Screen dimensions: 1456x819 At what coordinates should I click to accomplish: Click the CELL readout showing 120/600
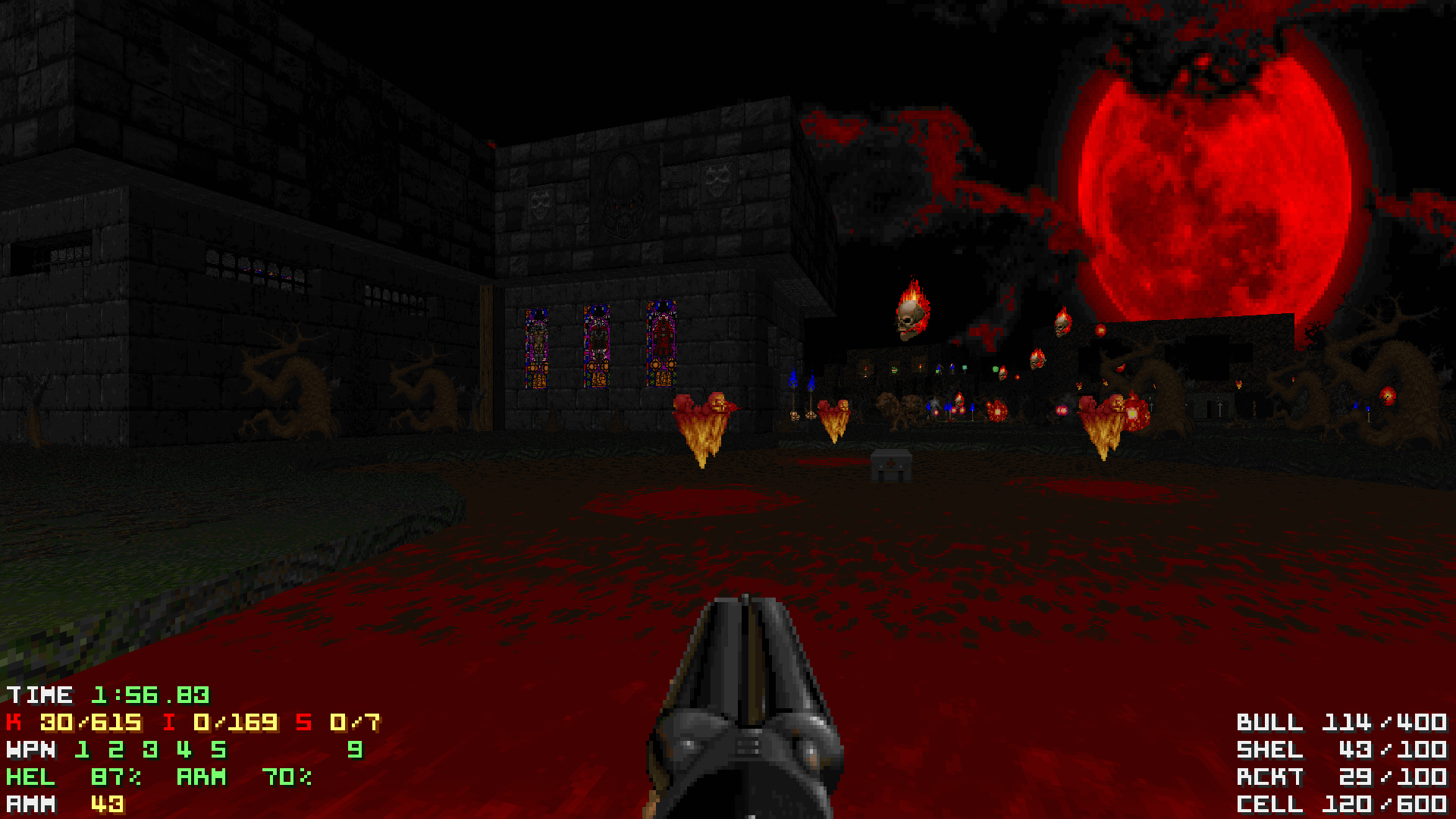tap(1342, 804)
